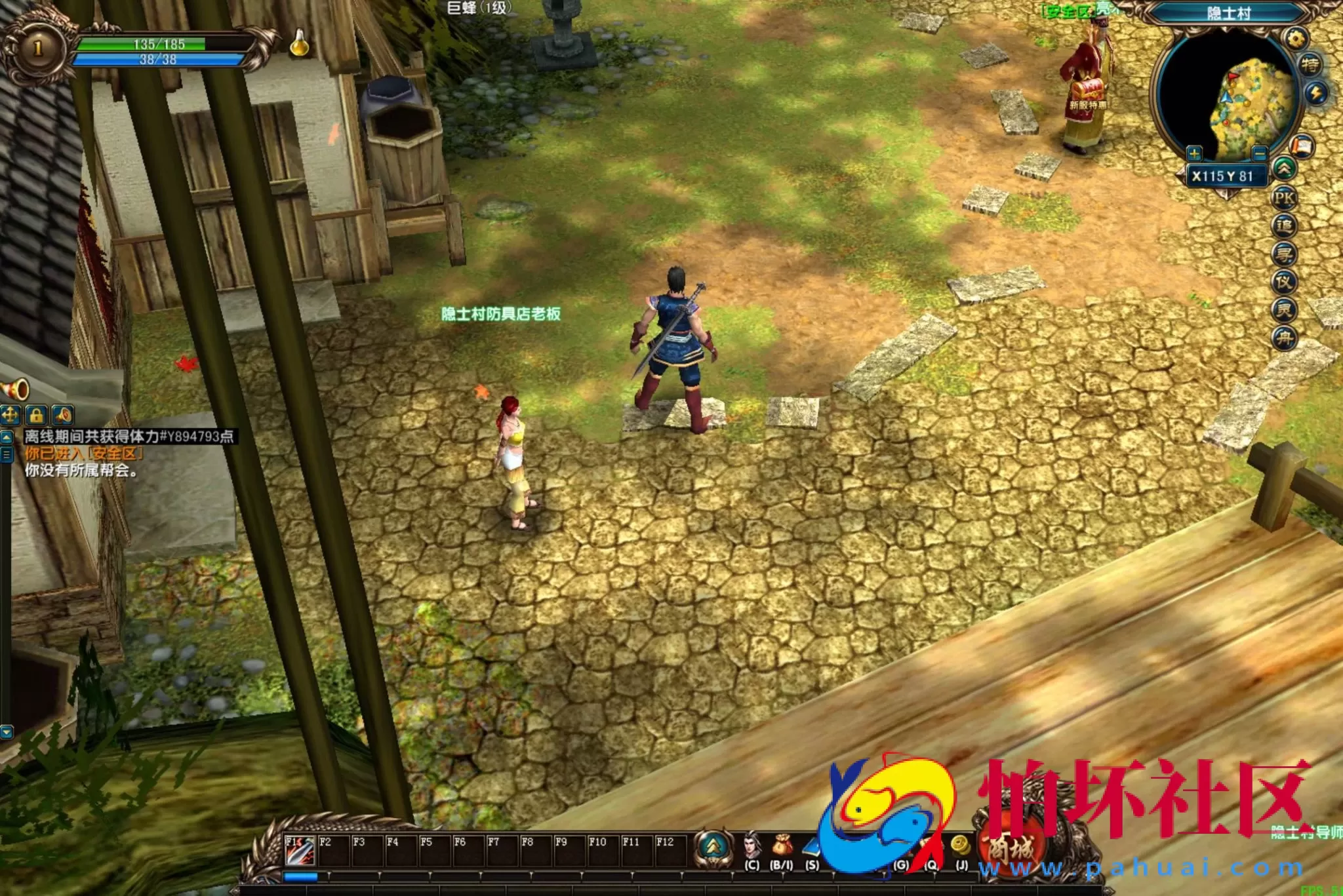This screenshot has width=1343, height=896.
Task: Expand the hotkey bar with the center arrow emblem
Action: [x=713, y=846]
